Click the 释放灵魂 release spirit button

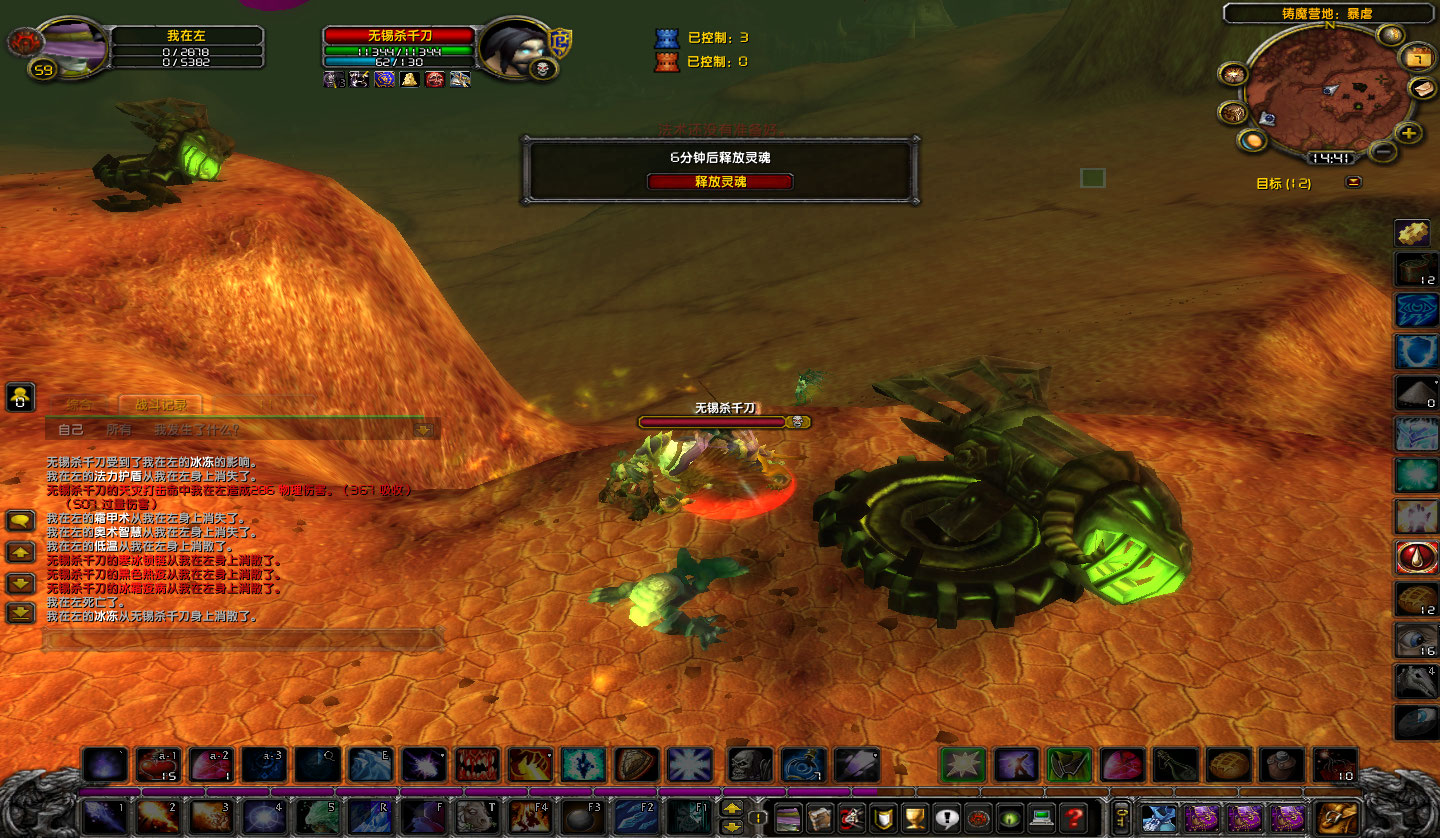tap(719, 181)
